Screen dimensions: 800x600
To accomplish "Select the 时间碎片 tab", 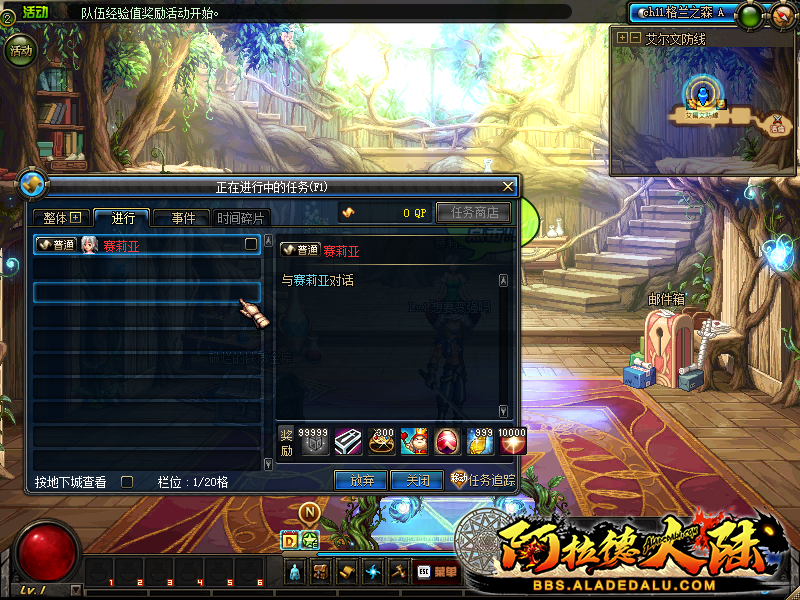I will click(x=241, y=218).
